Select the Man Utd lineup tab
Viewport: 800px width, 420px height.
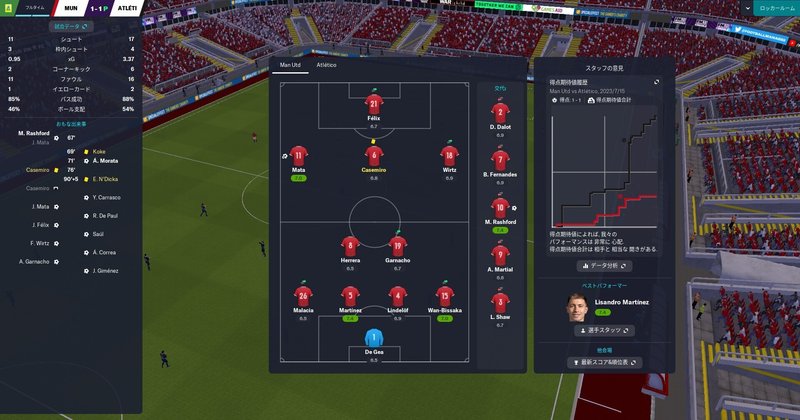[x=290, y=65]
